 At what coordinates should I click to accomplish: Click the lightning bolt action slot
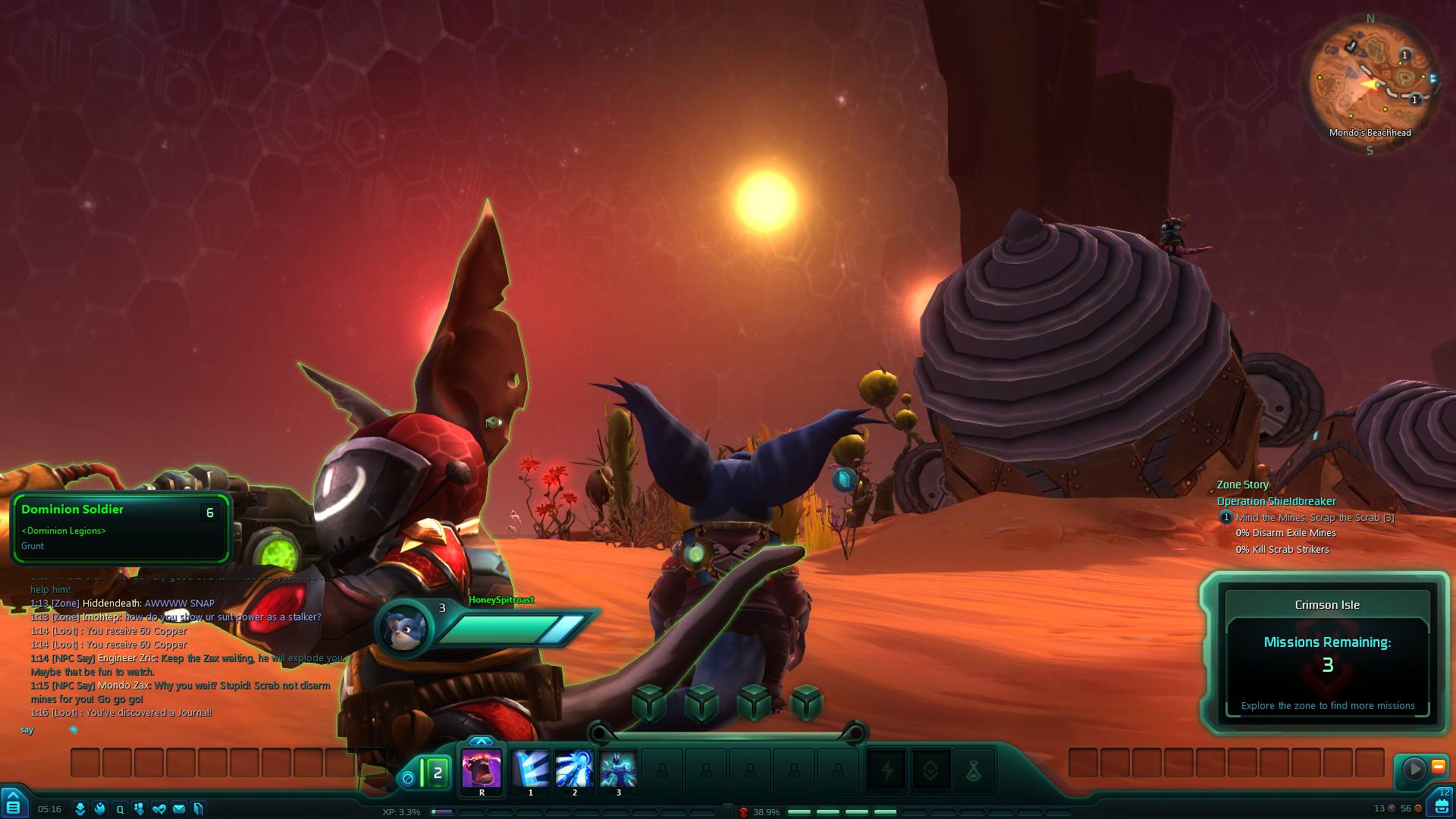(x=886, y=772)
